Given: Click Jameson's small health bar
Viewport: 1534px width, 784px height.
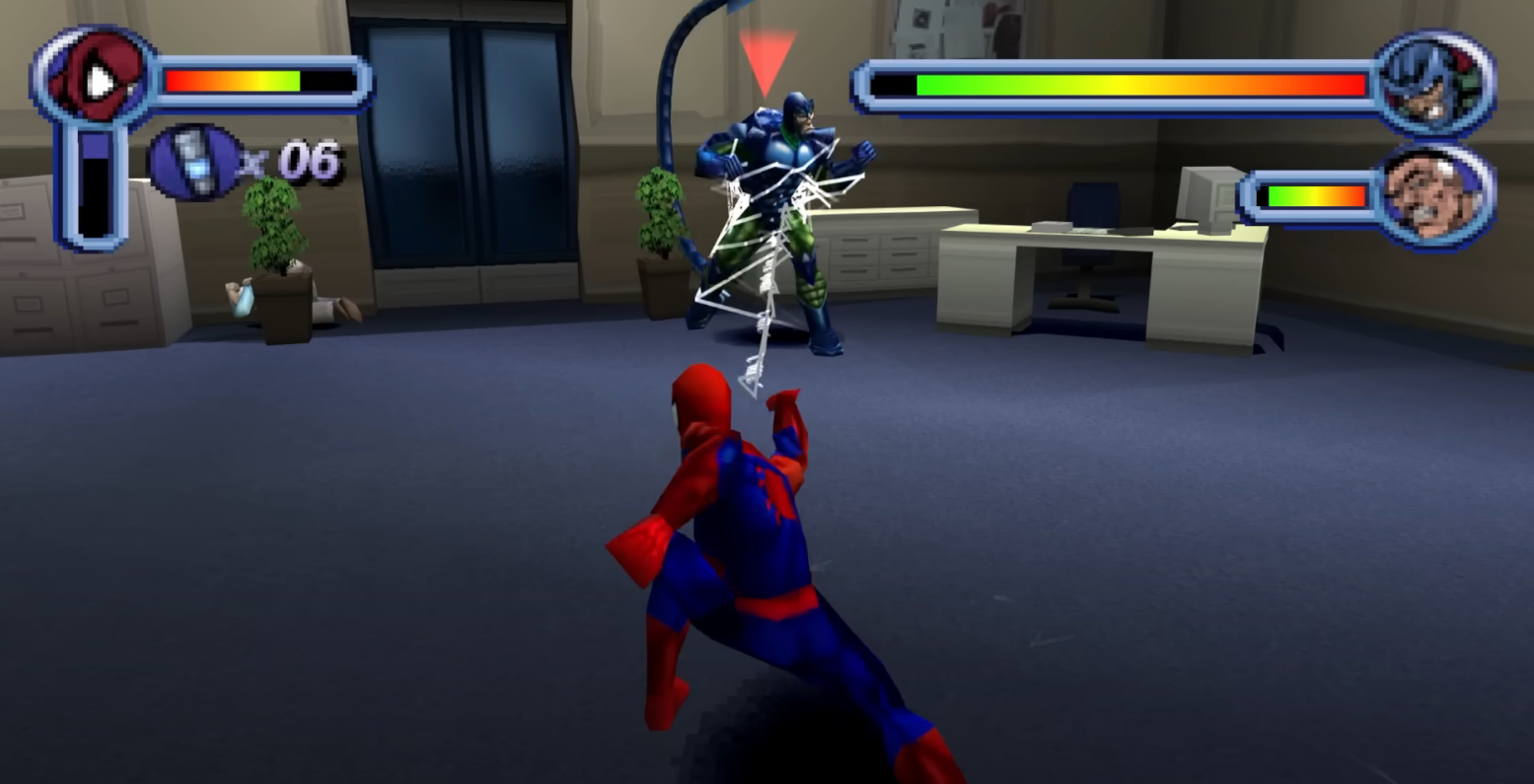Looking at the screenshot, I should point(1312,196).
